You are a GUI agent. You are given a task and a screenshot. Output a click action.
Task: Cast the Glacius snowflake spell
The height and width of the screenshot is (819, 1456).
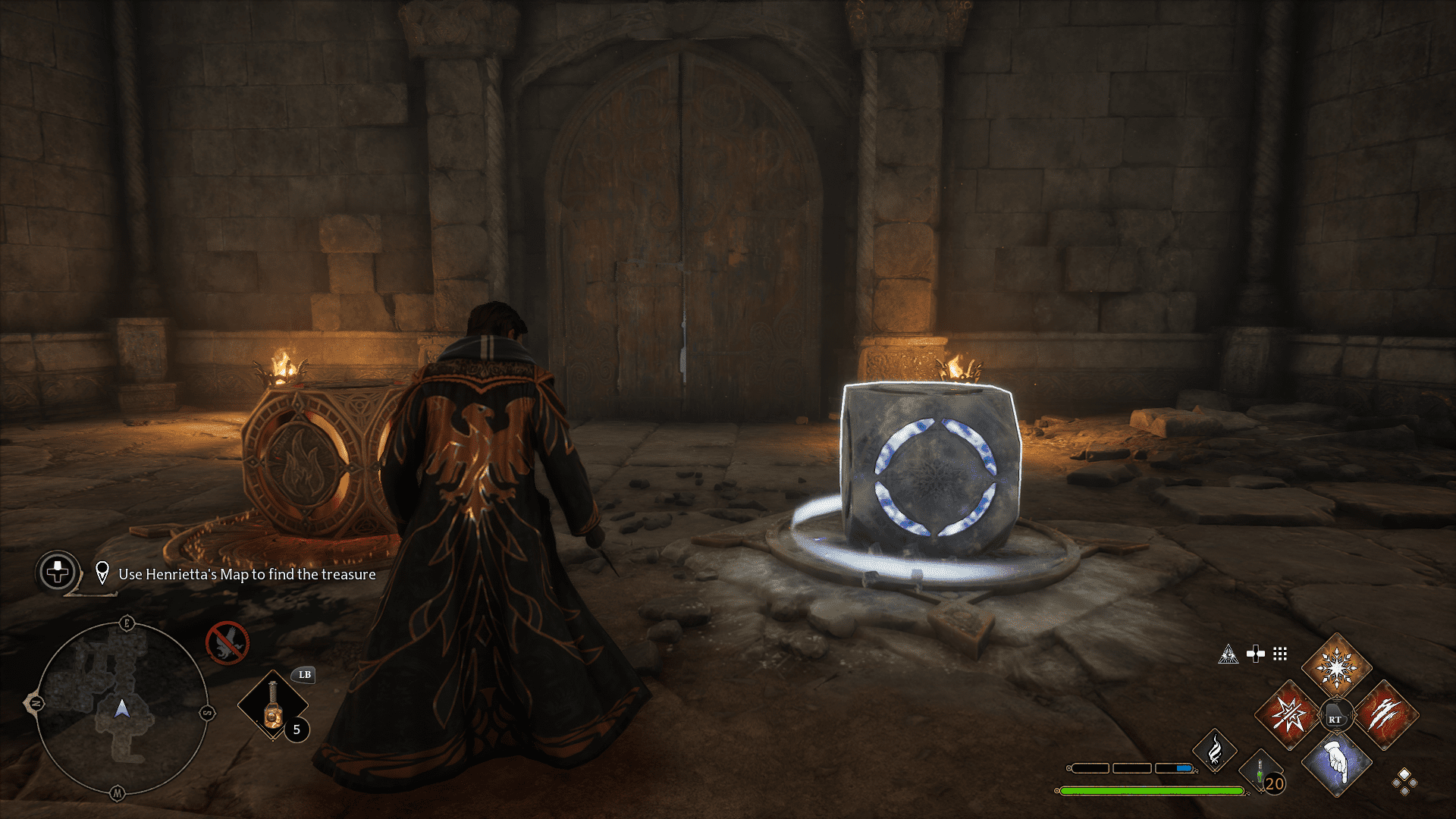click(1337, 669)
